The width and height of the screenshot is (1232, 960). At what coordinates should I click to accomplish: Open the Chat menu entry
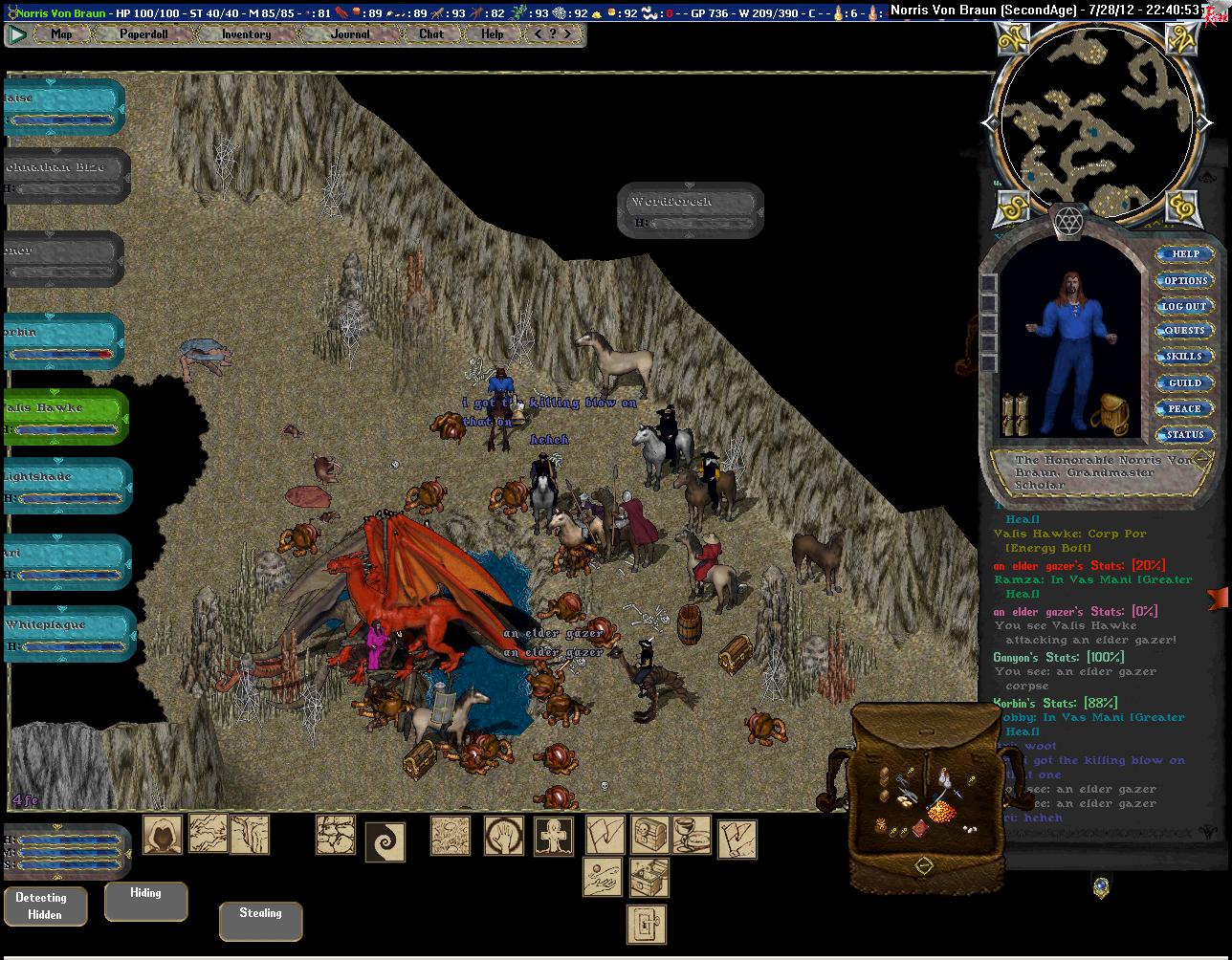(431, 33)
